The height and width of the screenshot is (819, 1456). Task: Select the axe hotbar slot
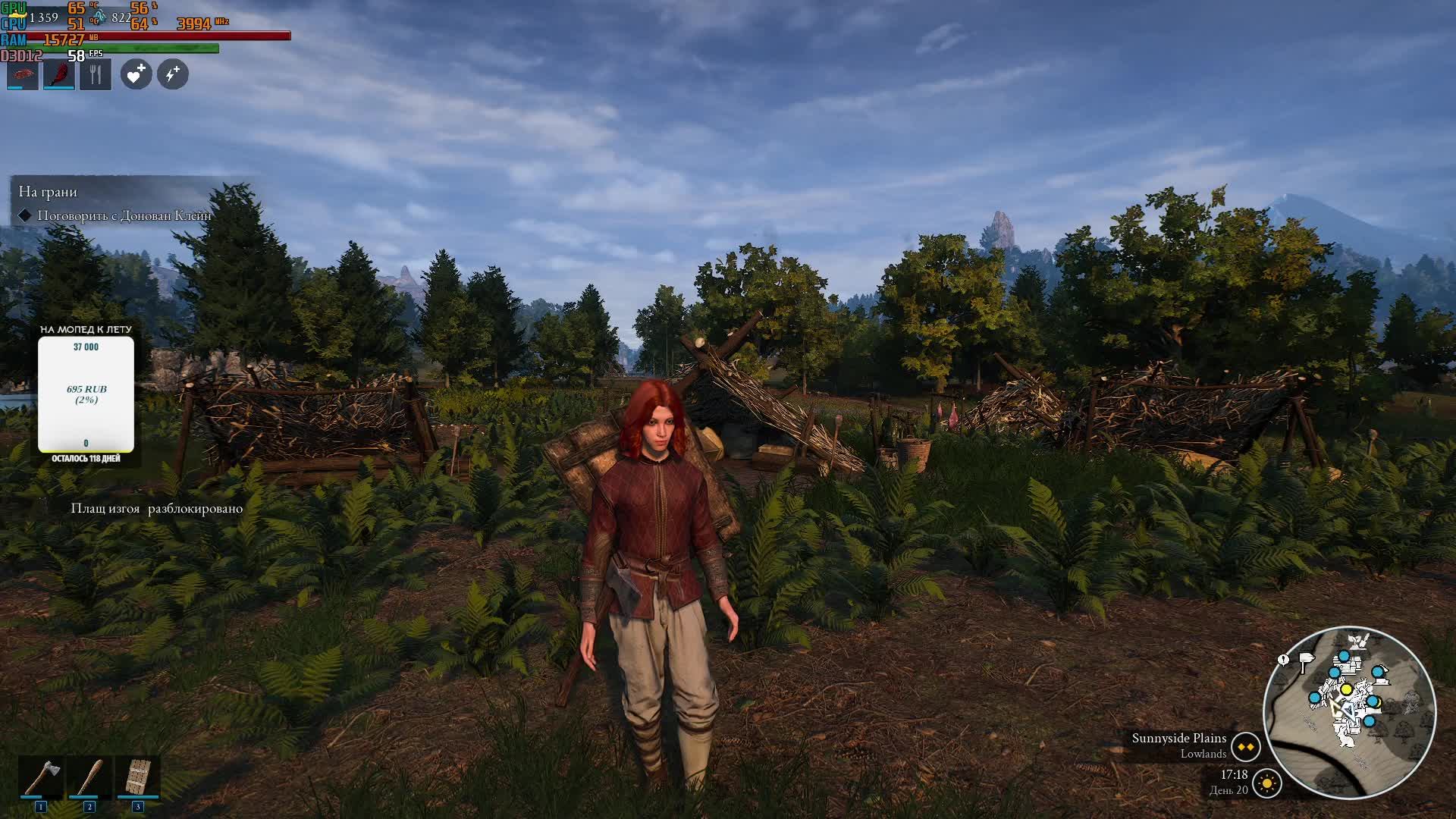point(41,777)
